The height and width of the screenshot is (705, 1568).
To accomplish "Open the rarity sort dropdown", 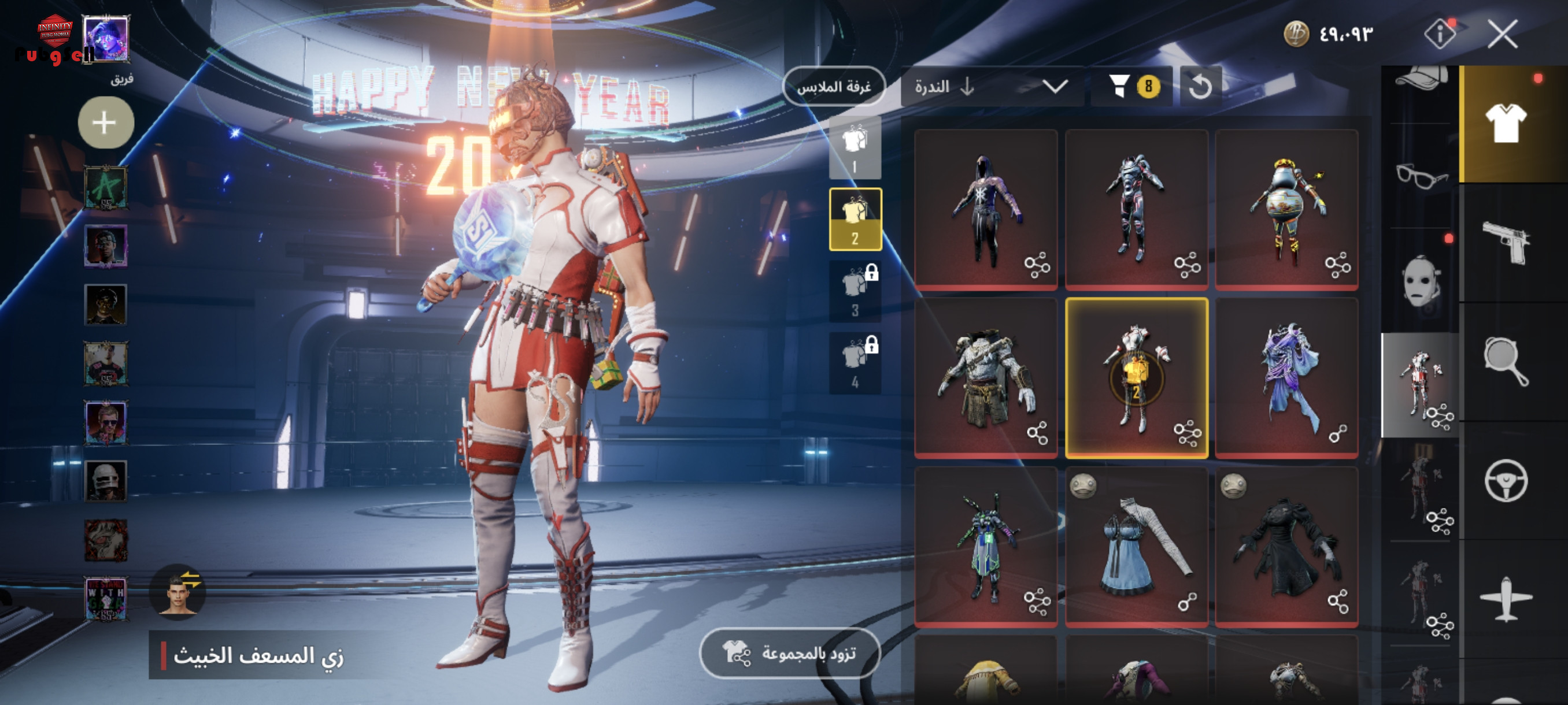I will 992,87.
